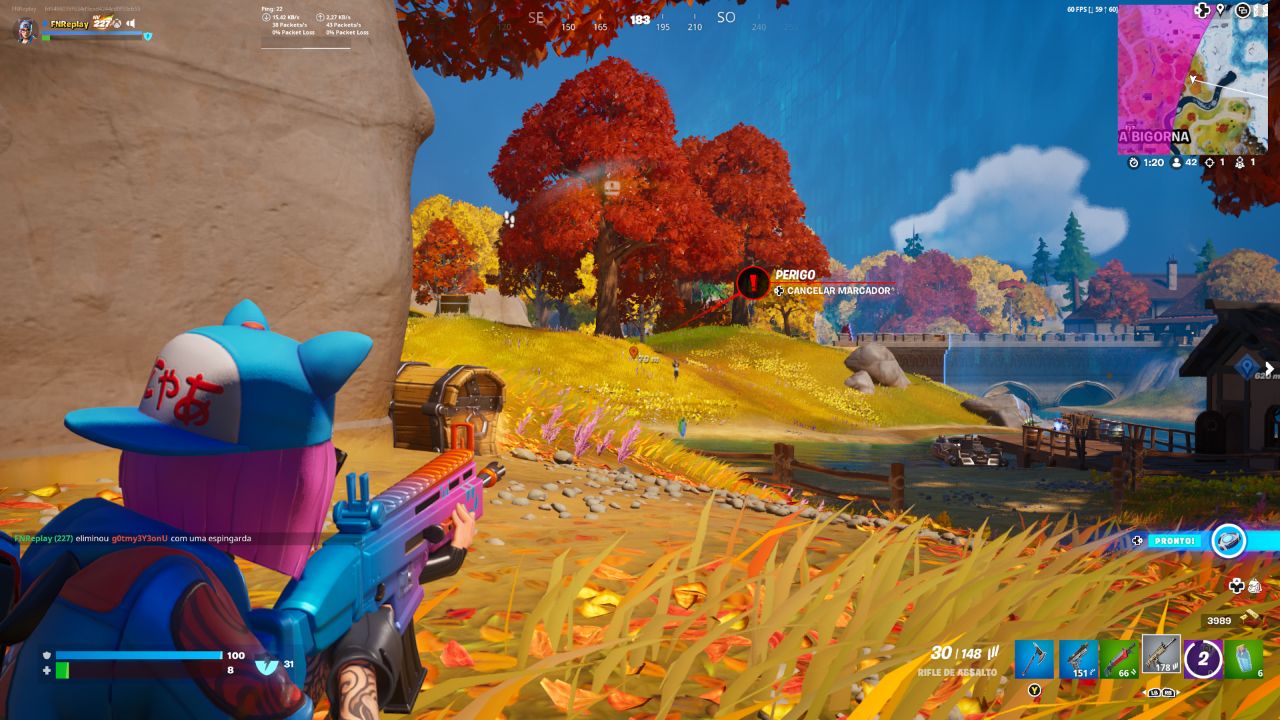
Task: Click the map pin icon above minimap
Action: (1220, 10)
